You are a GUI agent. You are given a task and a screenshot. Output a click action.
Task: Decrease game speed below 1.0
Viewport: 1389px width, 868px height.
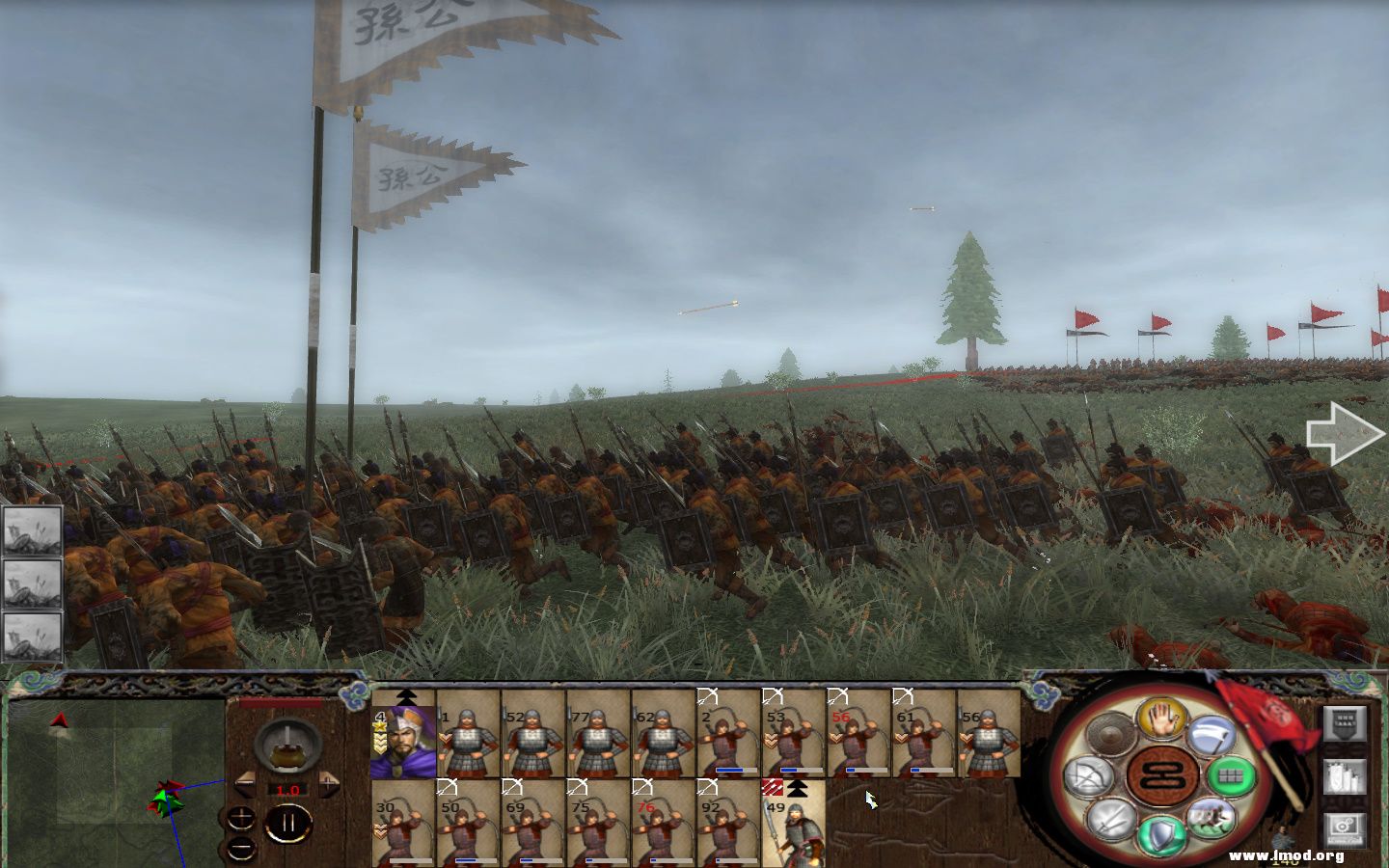coord(247,783)
